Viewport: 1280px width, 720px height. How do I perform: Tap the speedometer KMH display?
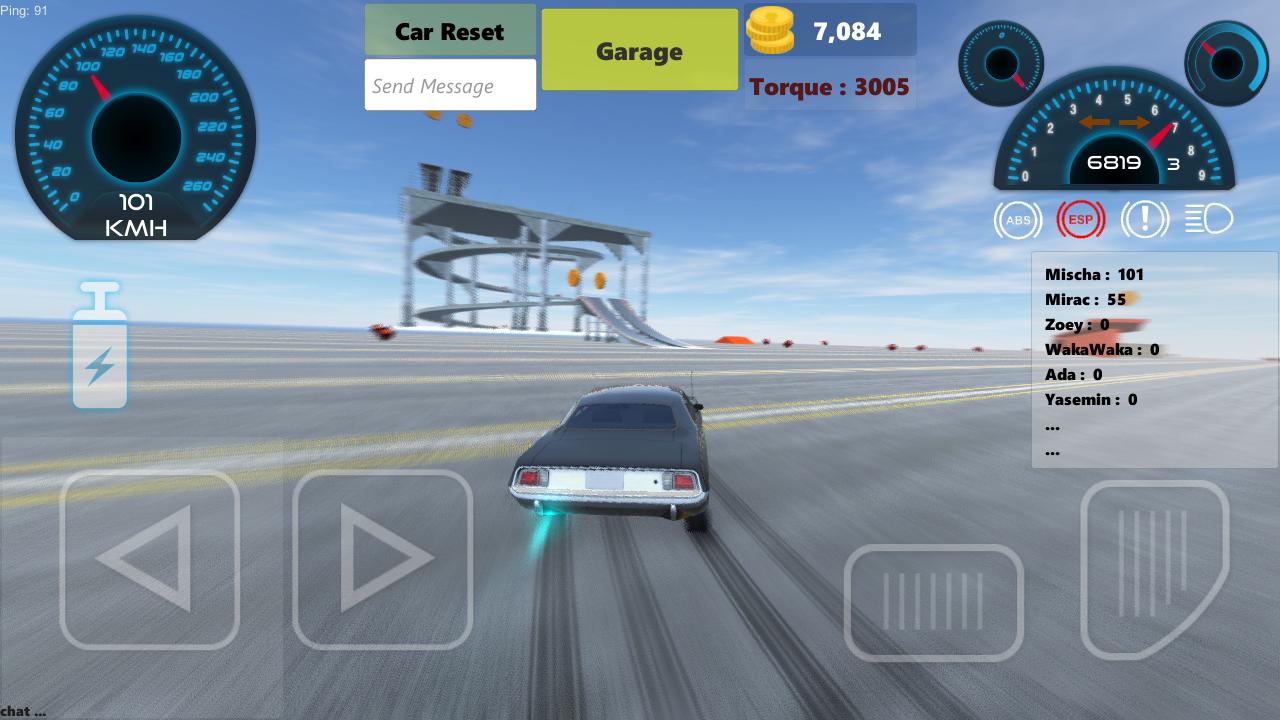click(137, 217)
